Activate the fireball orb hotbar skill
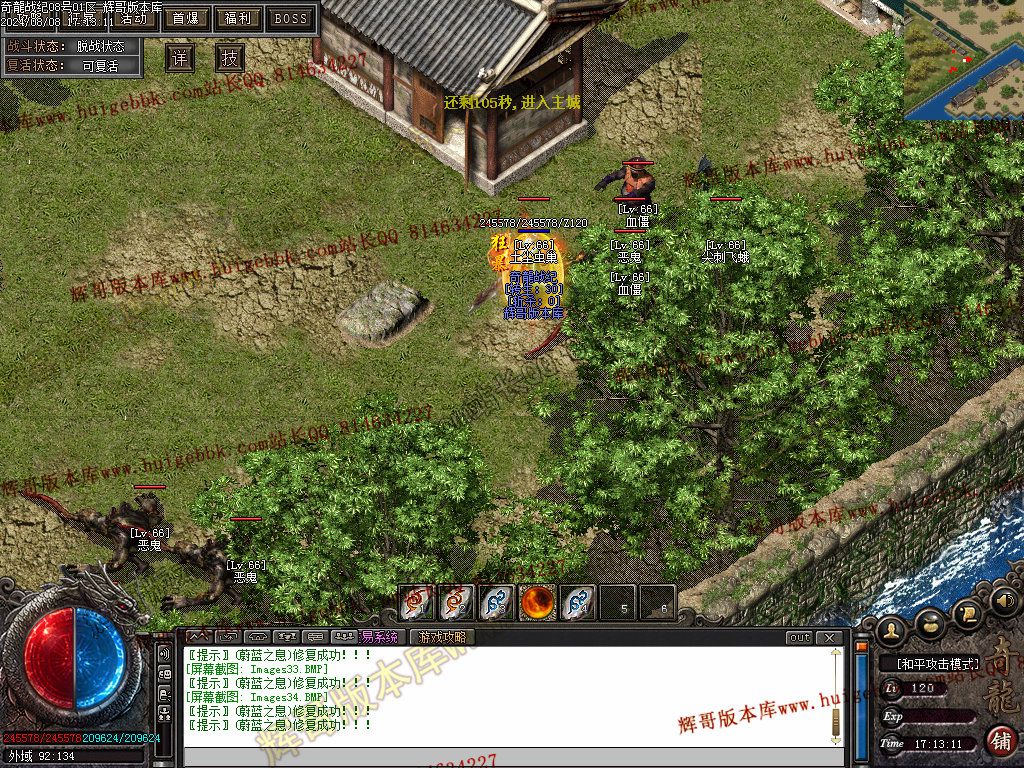Screen dimensions: 1024x768 coord(538,602)
